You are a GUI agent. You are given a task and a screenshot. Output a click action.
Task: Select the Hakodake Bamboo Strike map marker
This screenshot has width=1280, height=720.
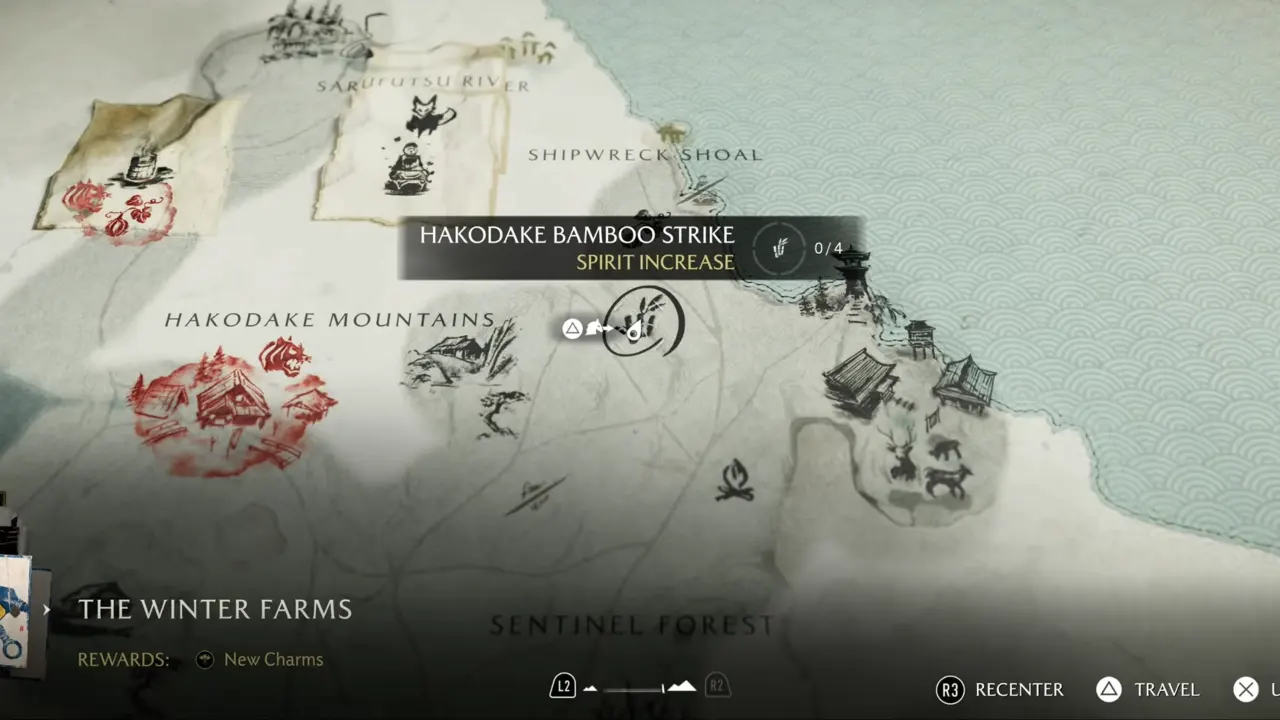[645, 322]
